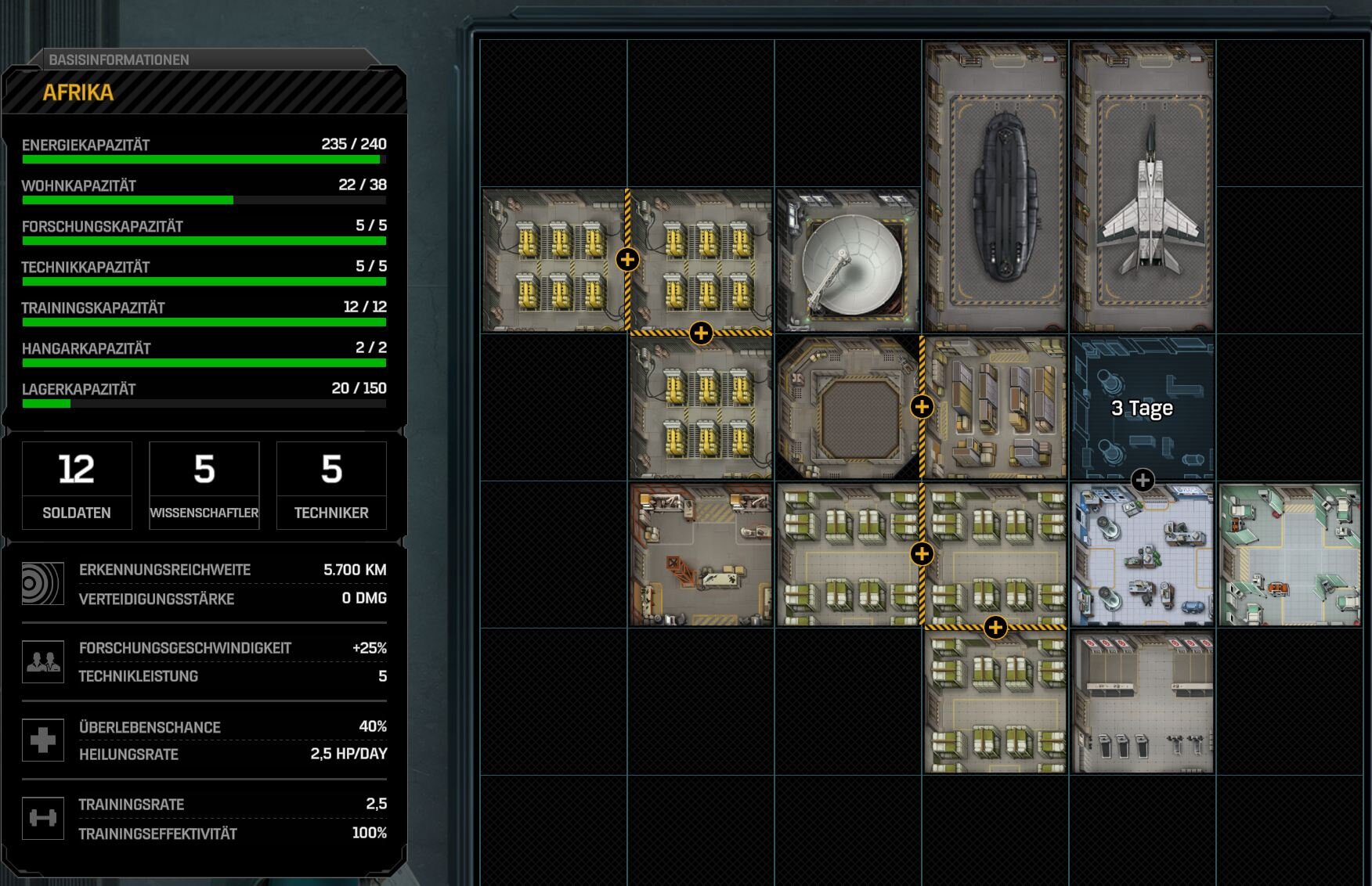The height and width of the screenshot is (886, 1372).
Task: Open the Soldaten staff box
Action: coord(77,485)
